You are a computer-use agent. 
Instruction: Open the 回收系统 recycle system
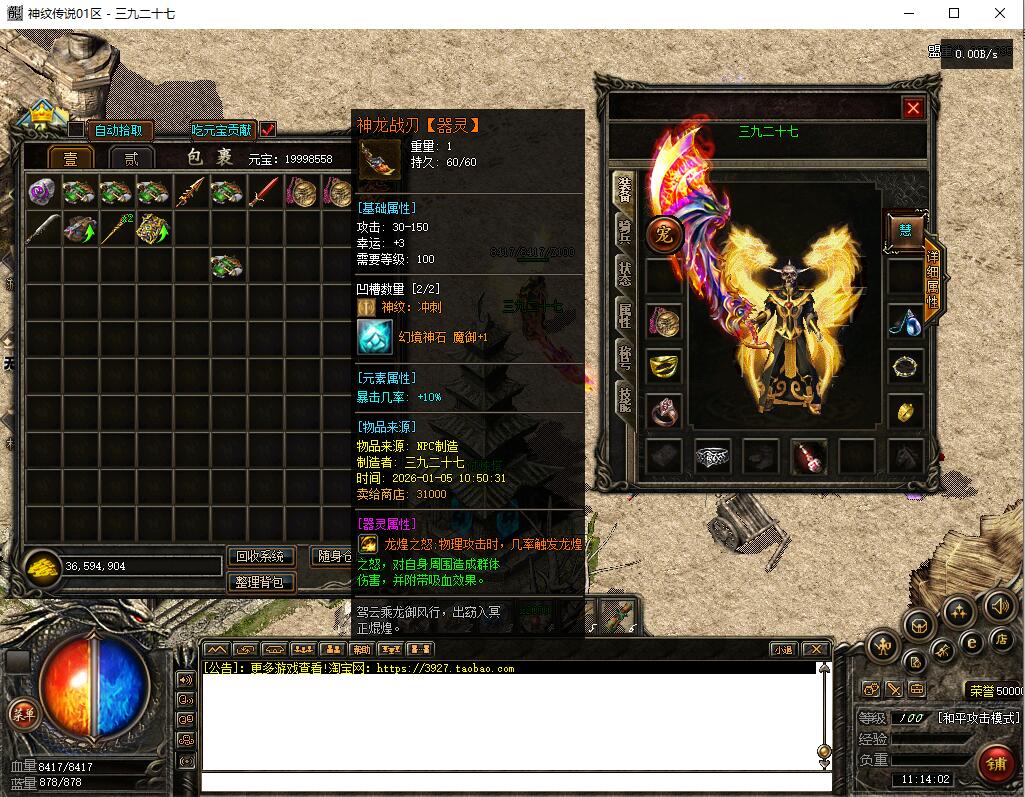[261, 557]
